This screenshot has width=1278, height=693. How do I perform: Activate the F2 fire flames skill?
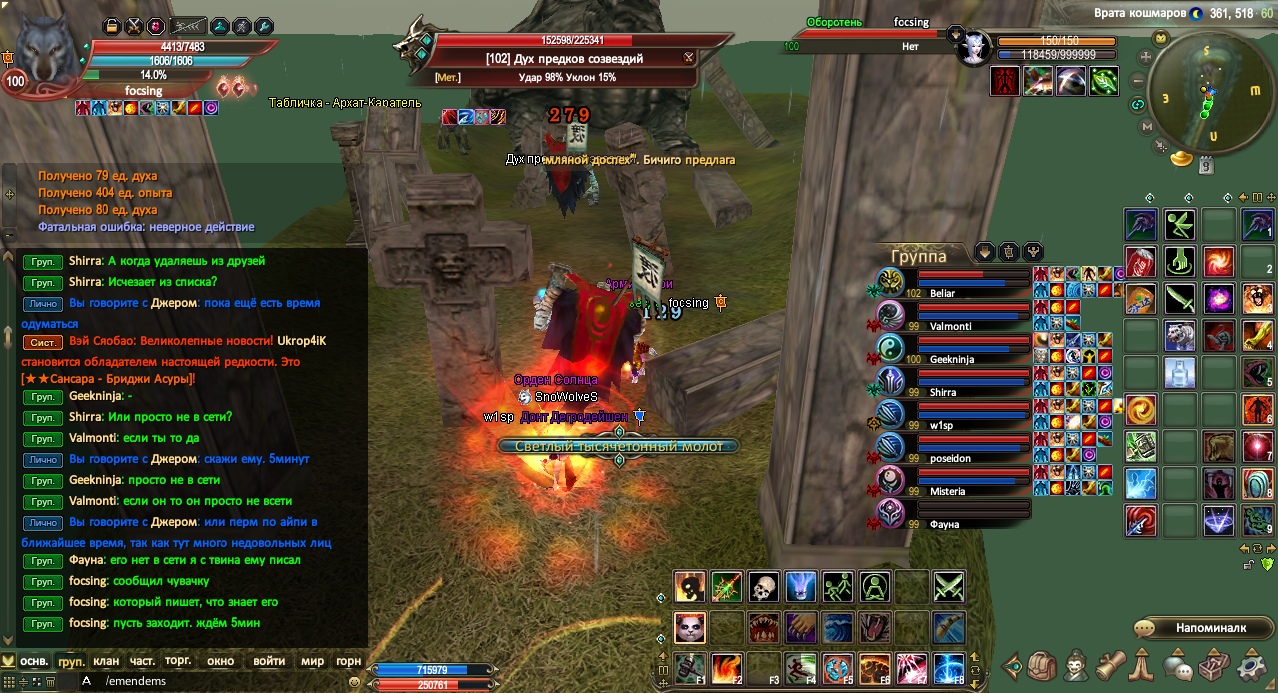tap(727, 667)
